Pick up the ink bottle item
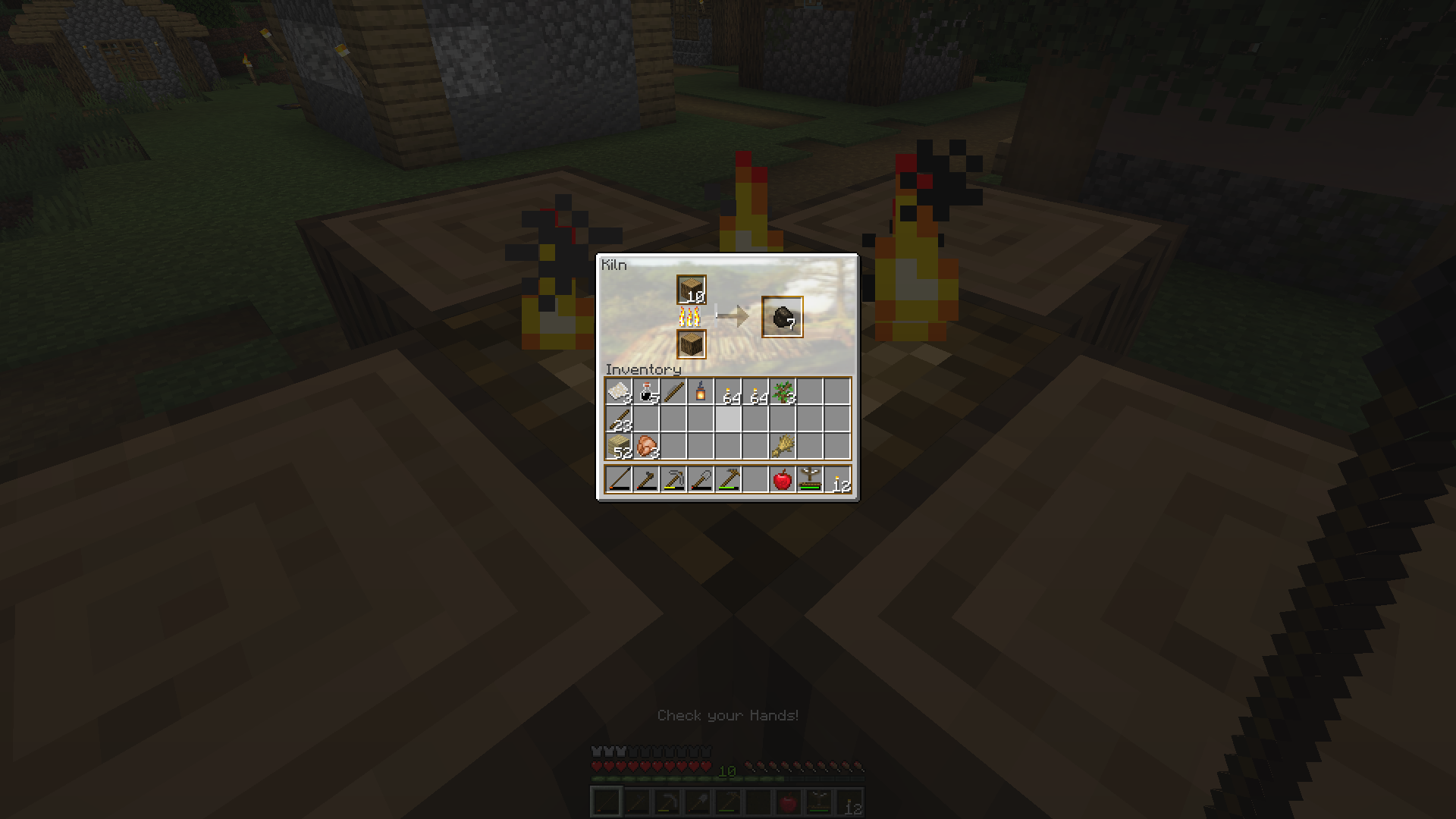1456x819 pixels. [645, 392]
